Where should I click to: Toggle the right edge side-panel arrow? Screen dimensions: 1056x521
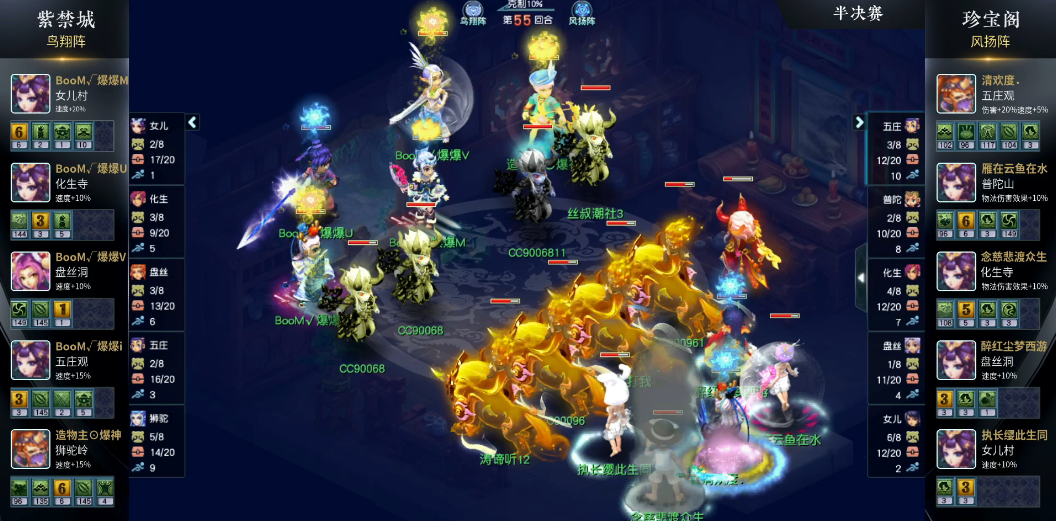[861, 277]
